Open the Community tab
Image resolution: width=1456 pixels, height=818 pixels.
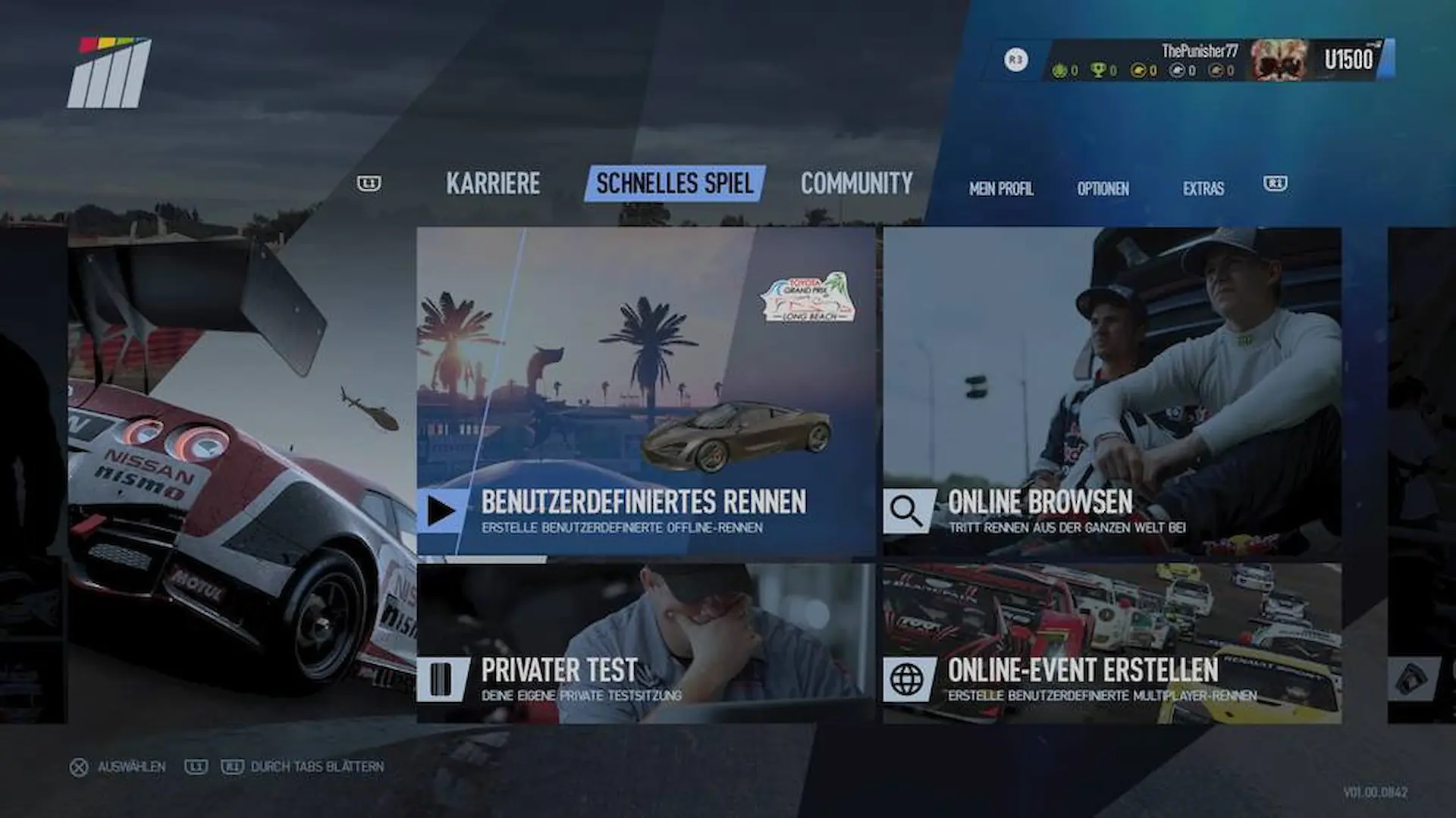tap(856, 183)
